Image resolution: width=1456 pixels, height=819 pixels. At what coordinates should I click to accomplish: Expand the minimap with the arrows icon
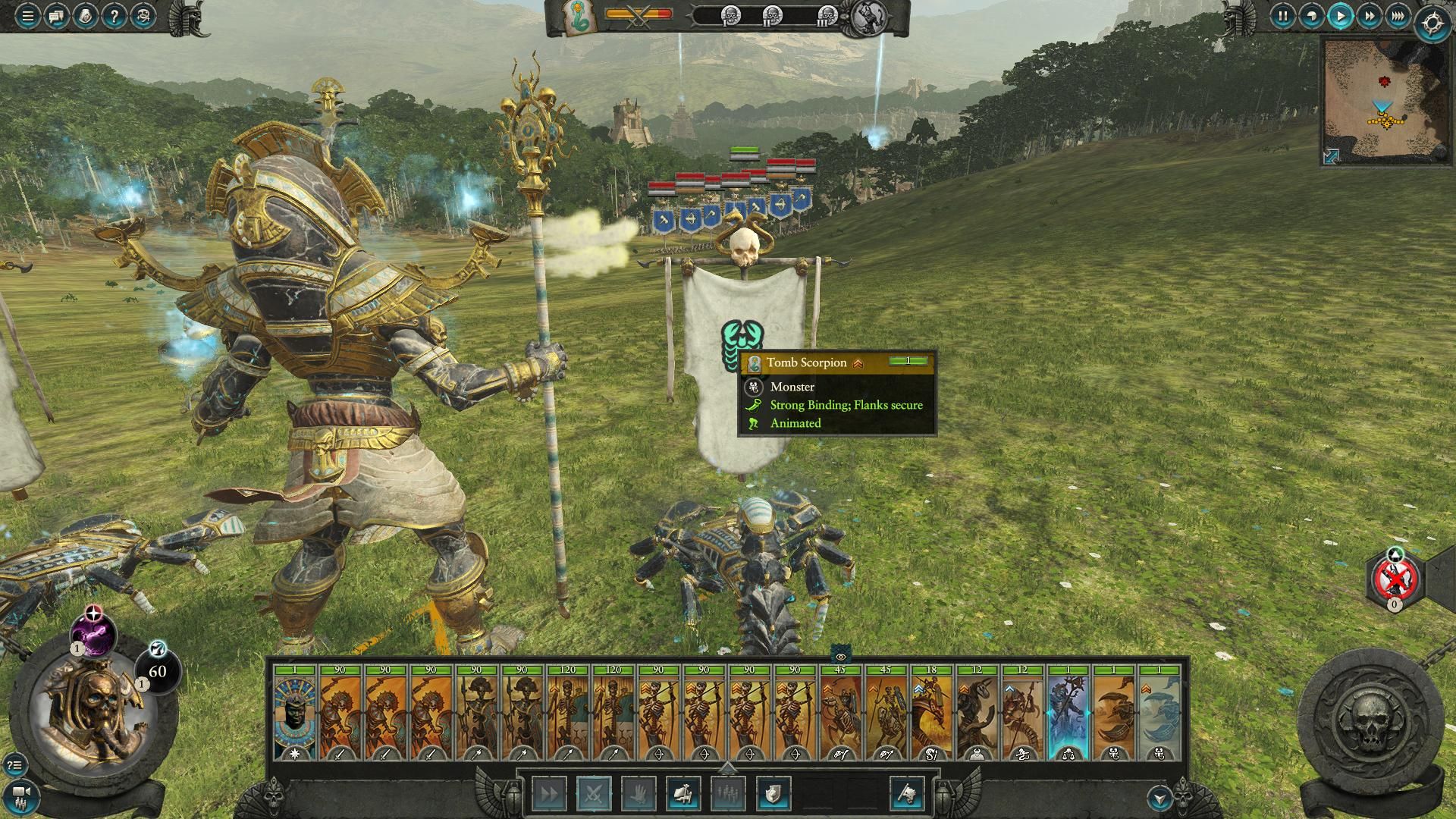(1332, 156)
